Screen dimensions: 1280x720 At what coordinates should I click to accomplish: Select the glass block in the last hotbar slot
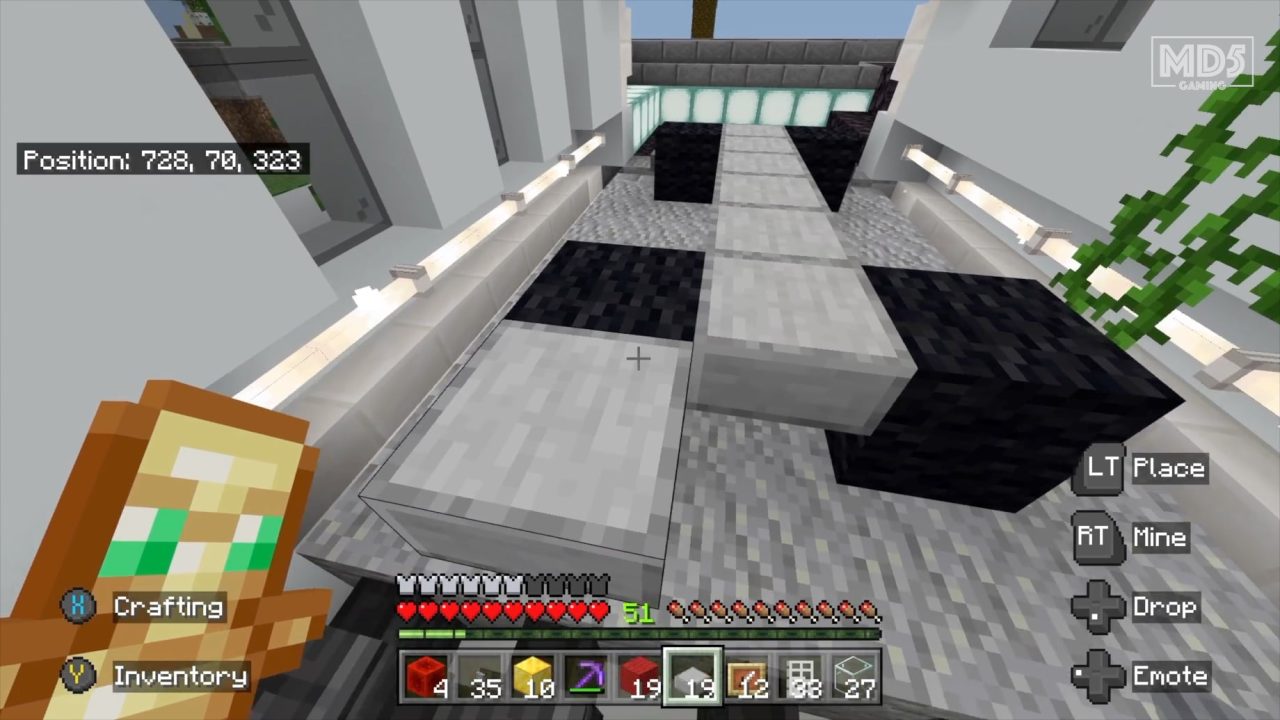(855, 677)
